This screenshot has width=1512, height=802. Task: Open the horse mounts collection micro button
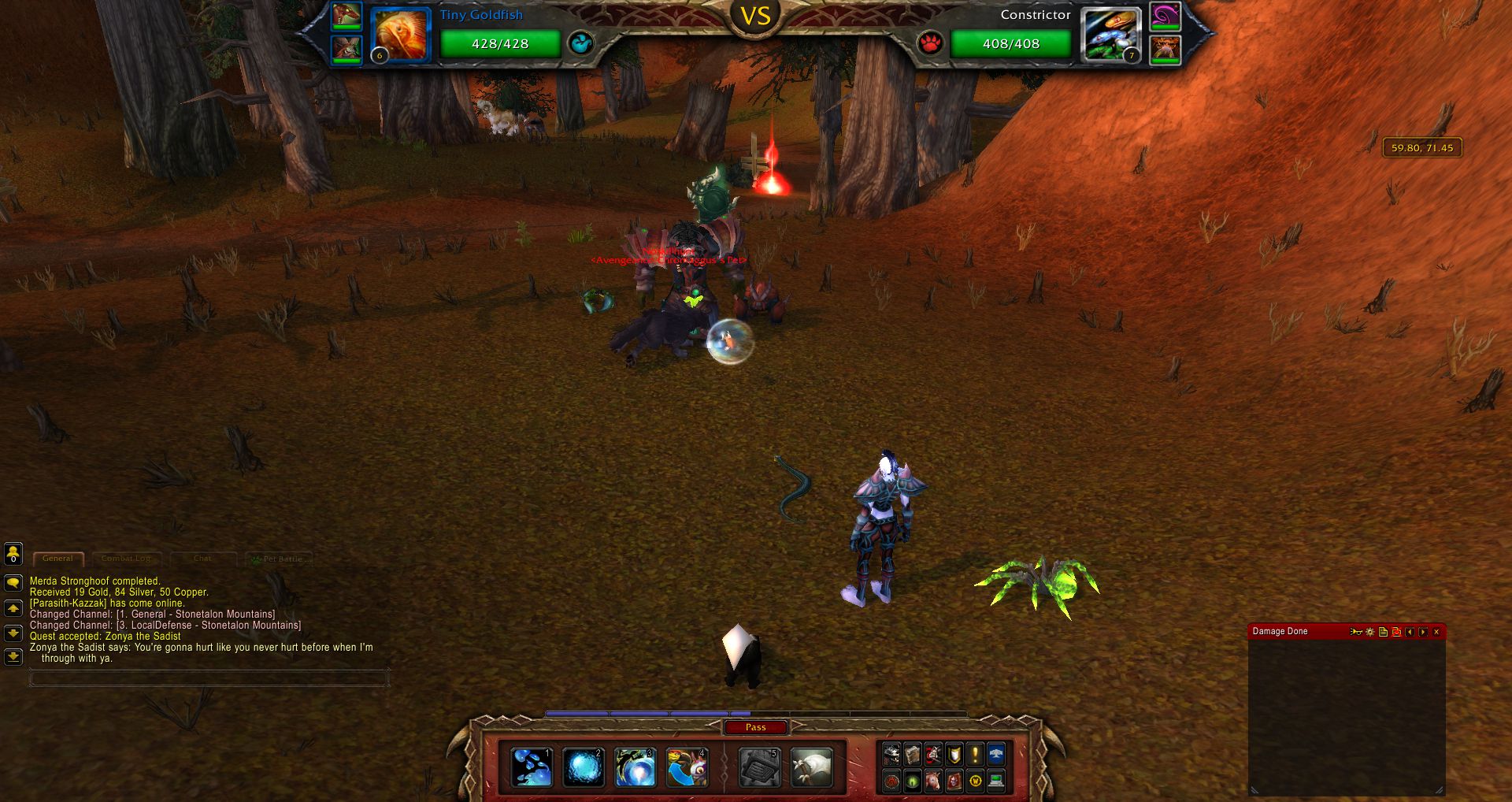pyautogui.click(x=933, y=781)
